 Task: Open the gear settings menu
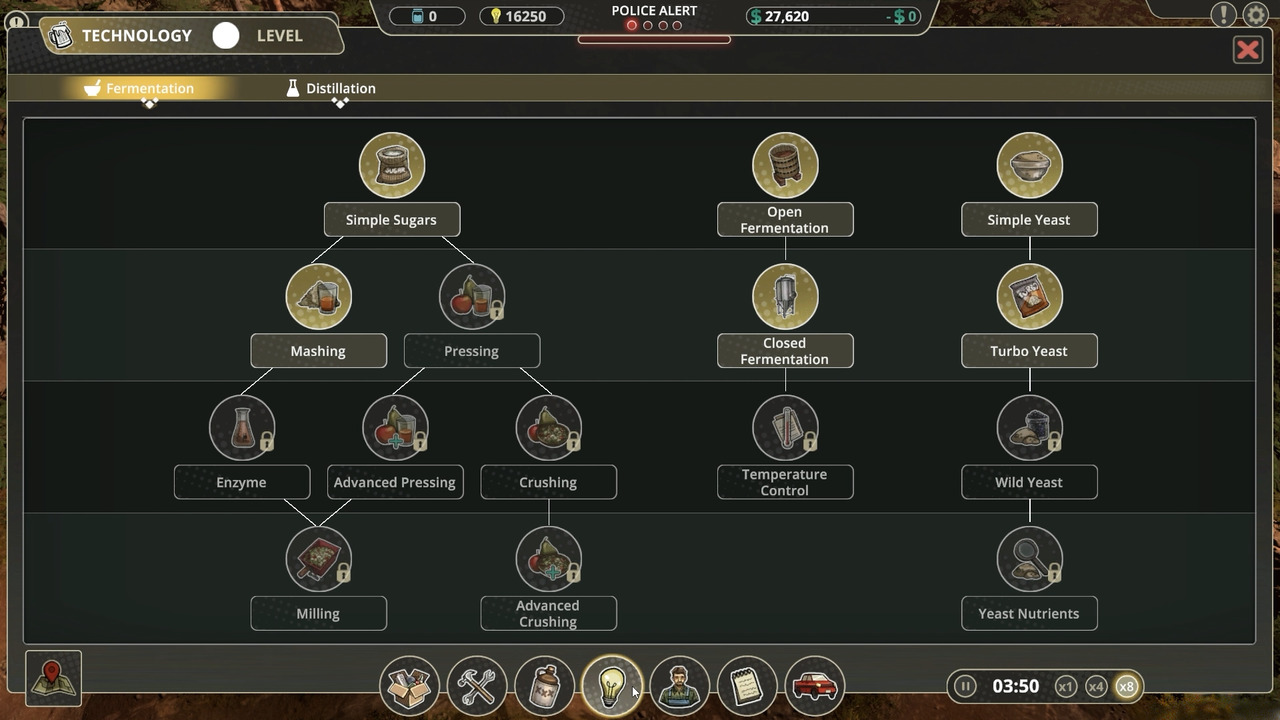coord(1255,15)
